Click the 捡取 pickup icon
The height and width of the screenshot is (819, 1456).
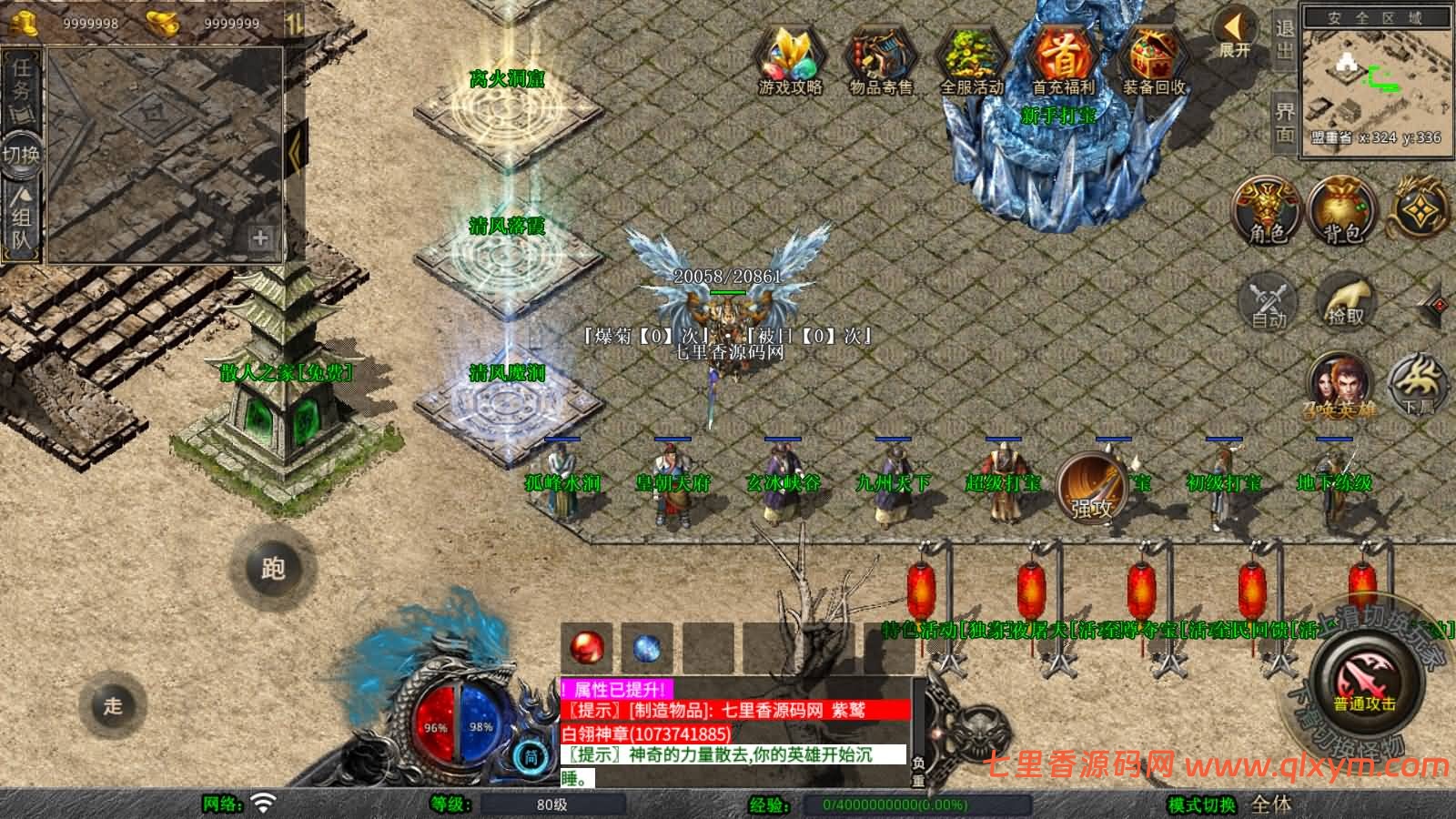pos(1344,304)
